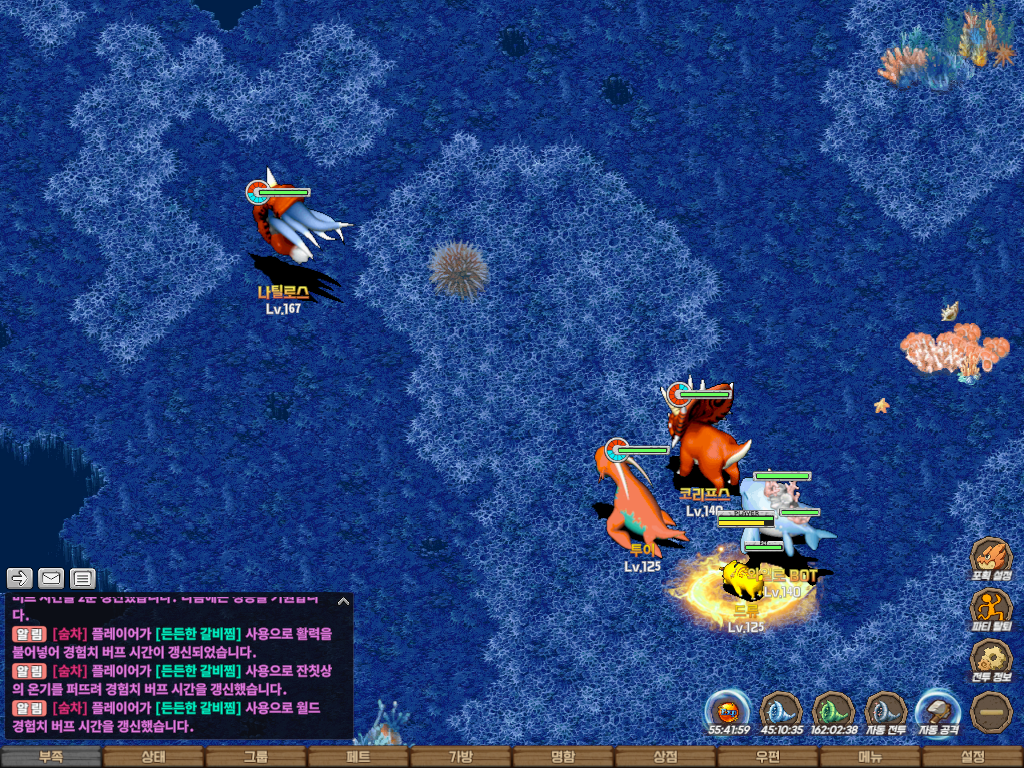Open the chat log list button
This screenshot has height=768, width=1024.
(x=82, y=578)
